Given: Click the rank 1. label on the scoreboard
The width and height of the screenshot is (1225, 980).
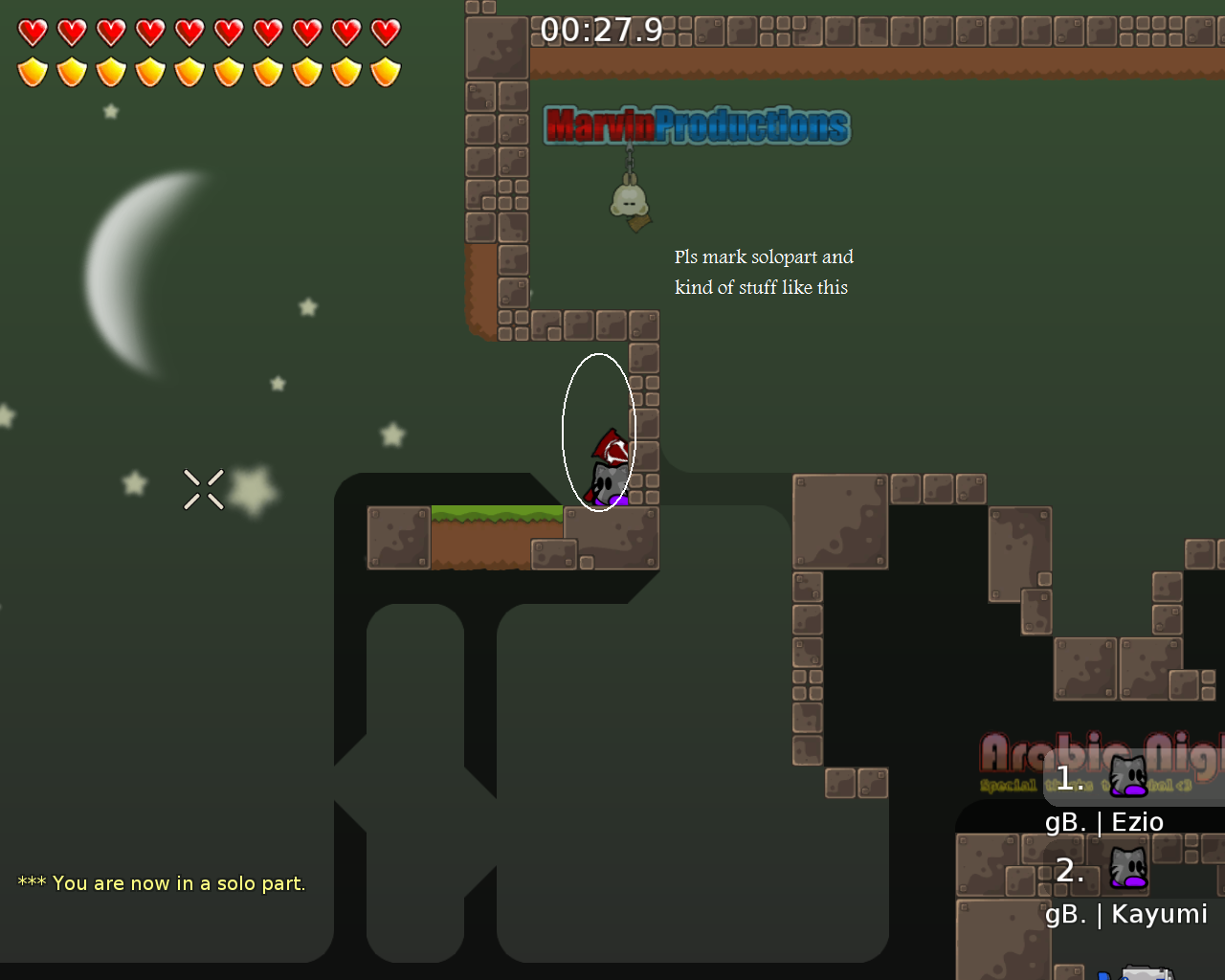Looking at the screenshot, I should click(1067, 778).
